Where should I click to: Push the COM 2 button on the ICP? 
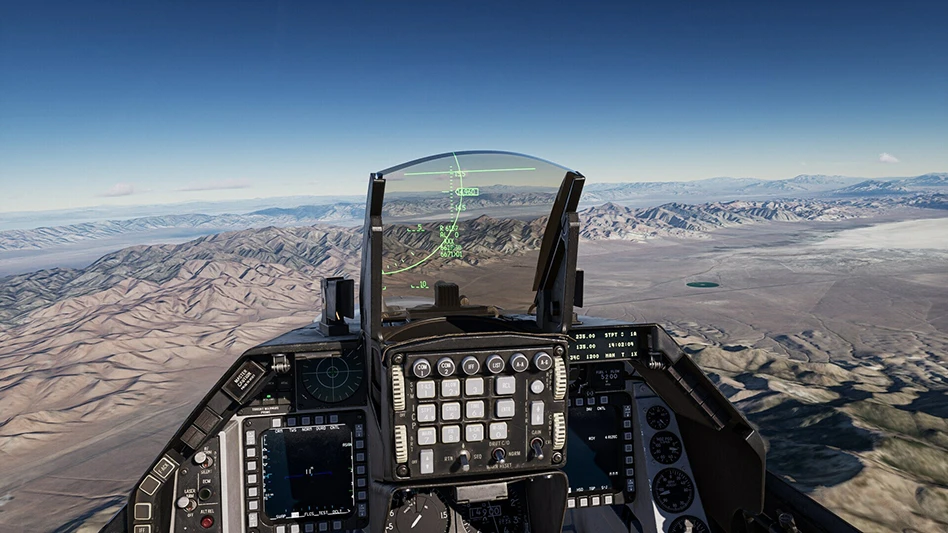tap(446, 367)
